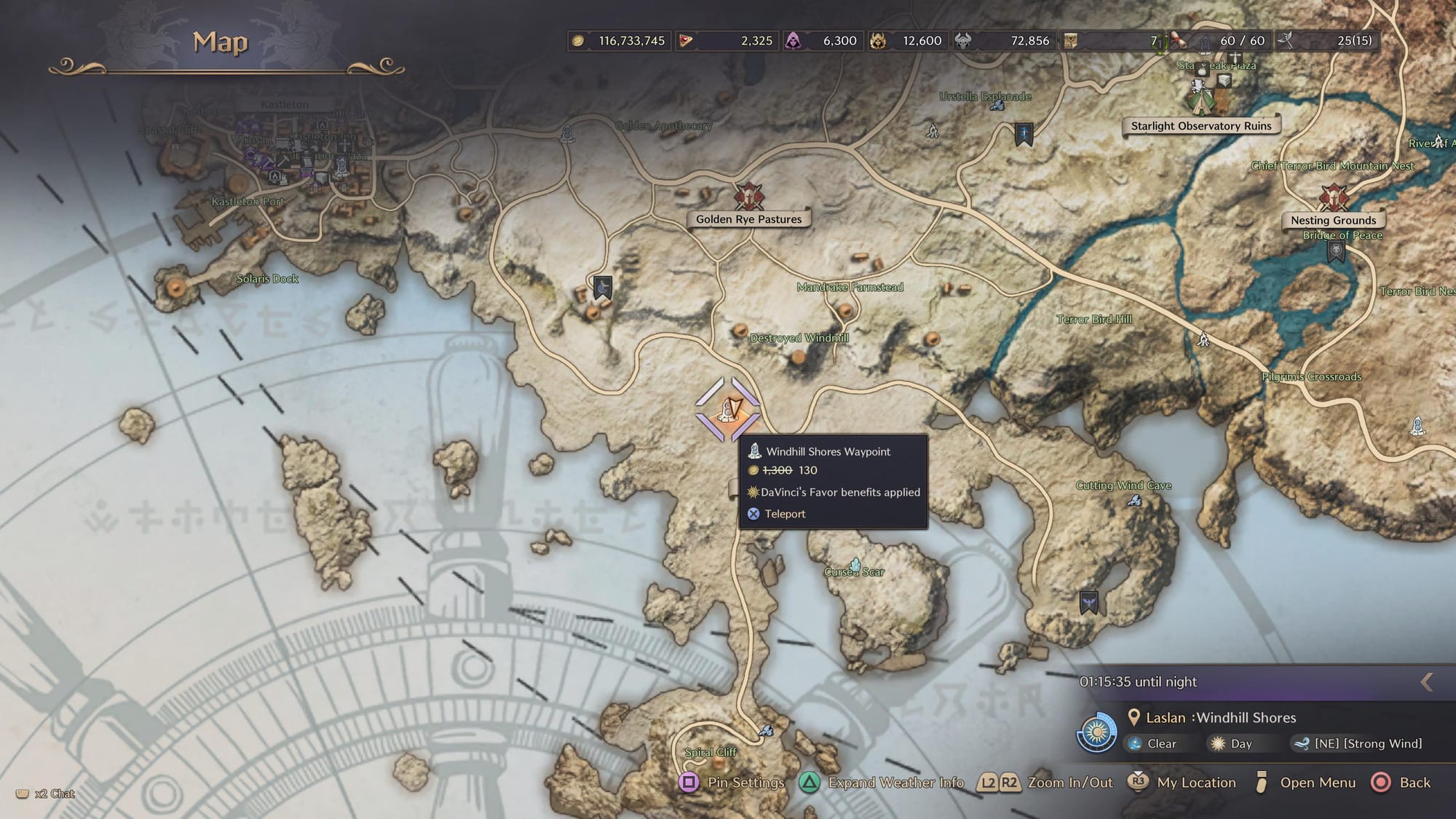
Task: Select the Urstella Esplanade marker
Action: [997, 106]
